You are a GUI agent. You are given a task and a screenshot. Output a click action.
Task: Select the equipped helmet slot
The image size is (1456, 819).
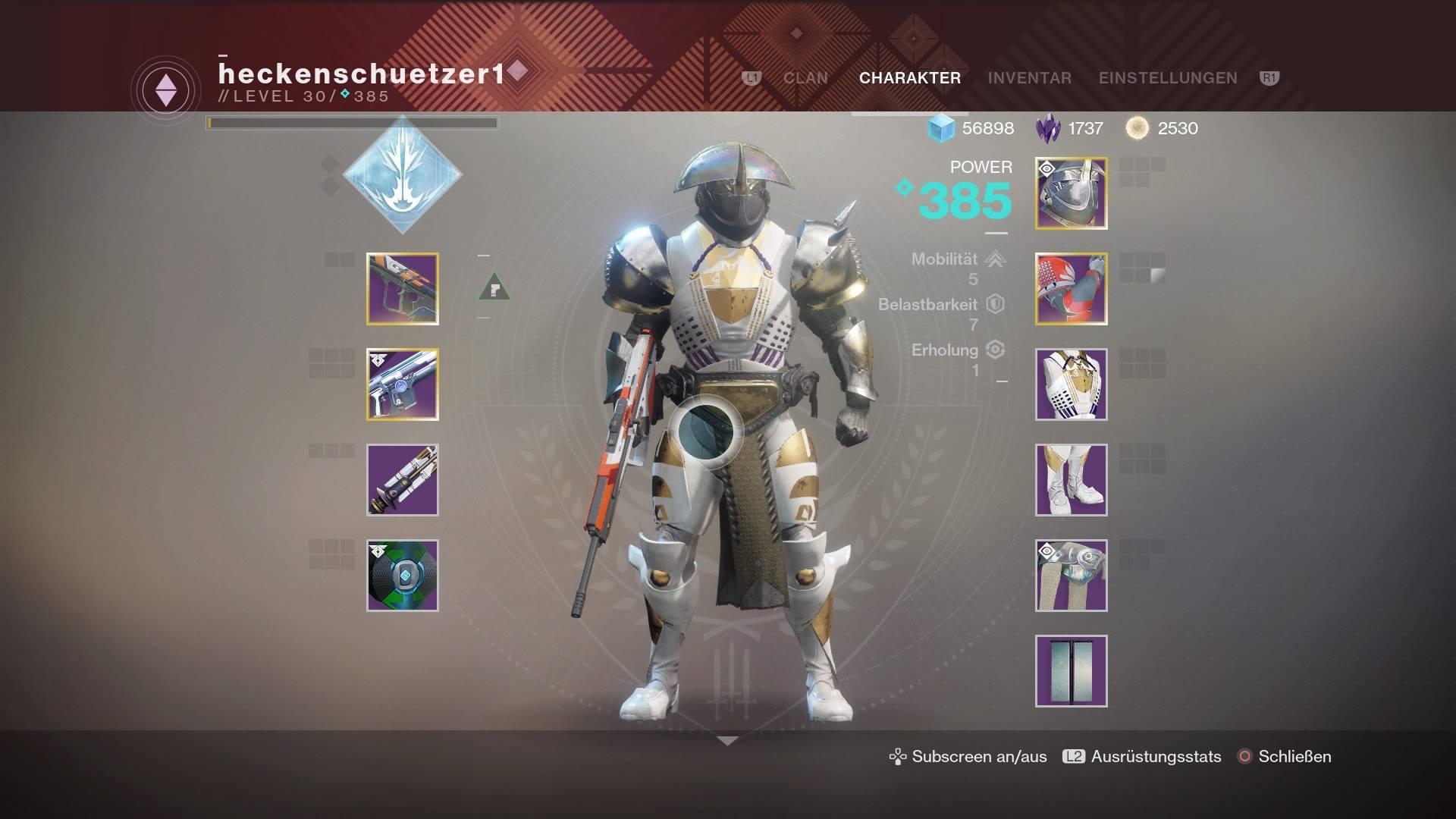pos(1071,193)
